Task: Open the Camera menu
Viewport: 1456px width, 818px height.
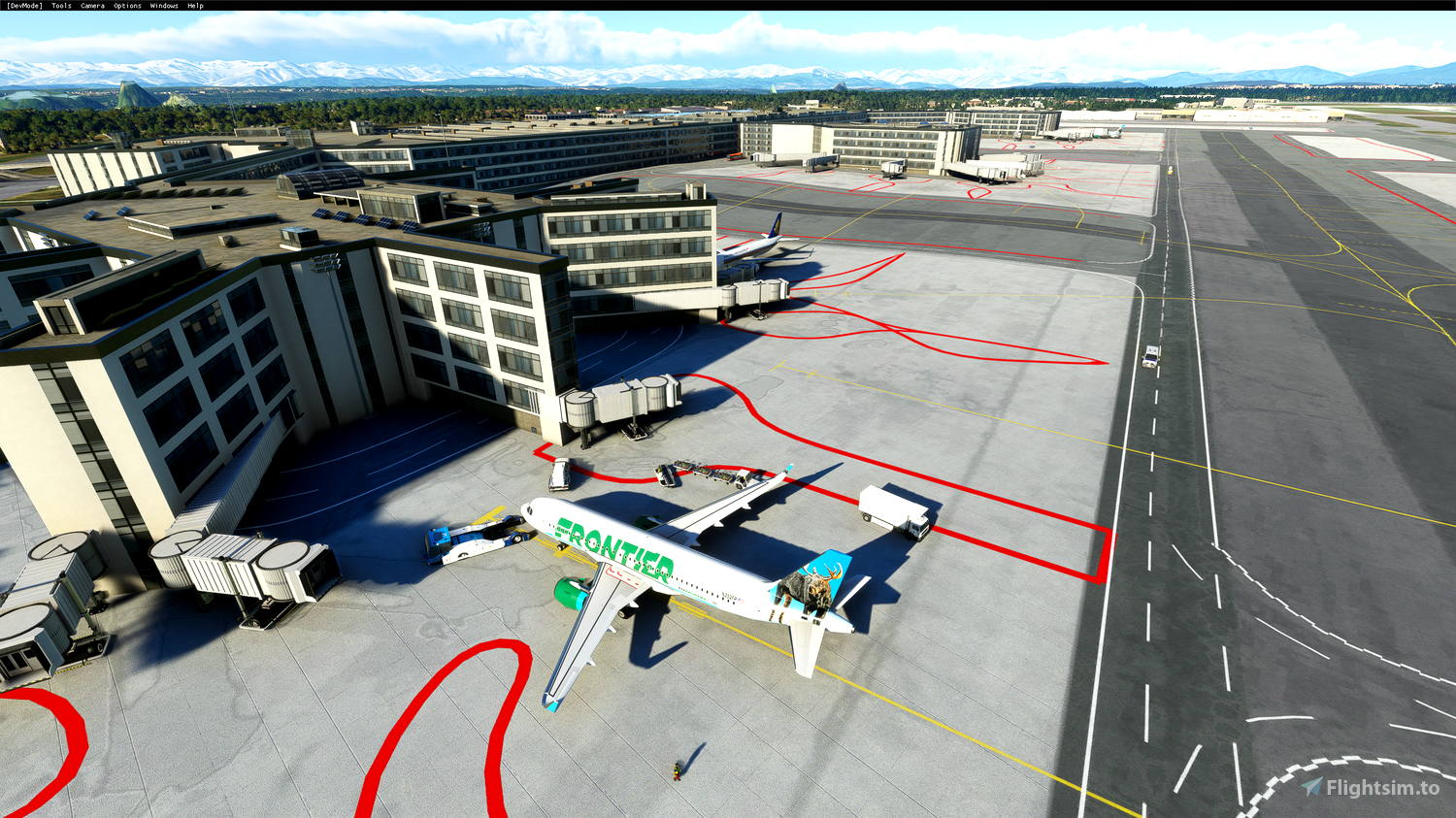Action: [91, 5]
